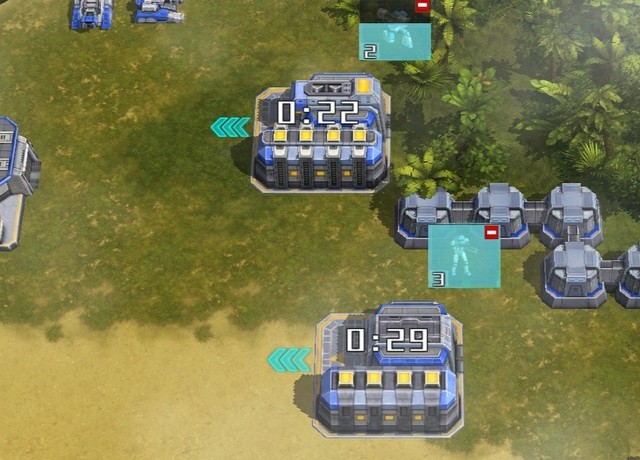Select the infantry queue tile numbered 3
The height and width of the screenshot is (460, 640).
pyautogui.click(x=463, y=258)
